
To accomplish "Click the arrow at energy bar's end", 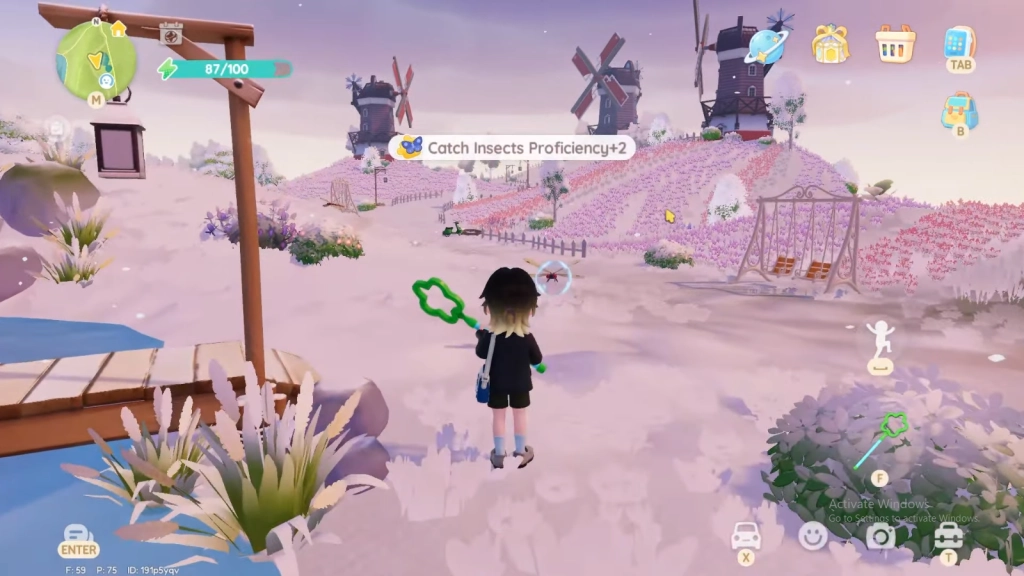I will tap(283, 69).
